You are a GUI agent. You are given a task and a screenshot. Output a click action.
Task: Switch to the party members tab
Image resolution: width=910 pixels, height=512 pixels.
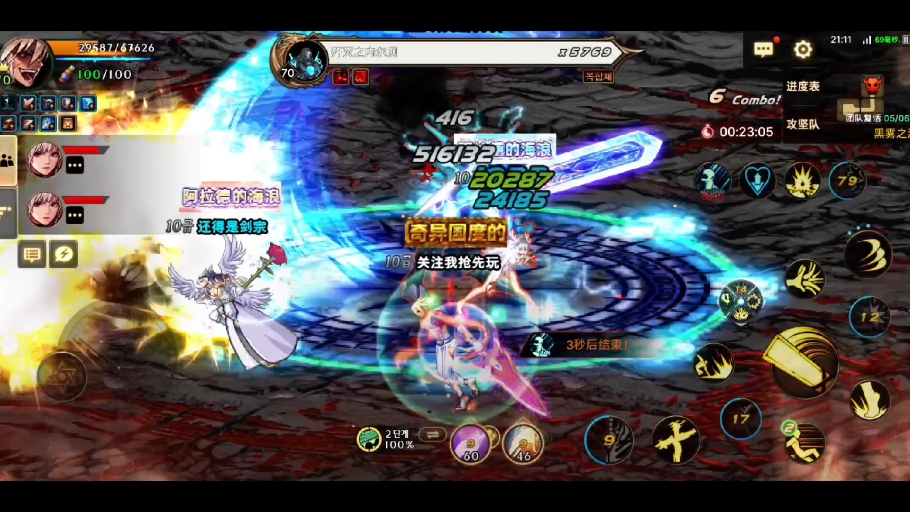(x=8, y=160)
